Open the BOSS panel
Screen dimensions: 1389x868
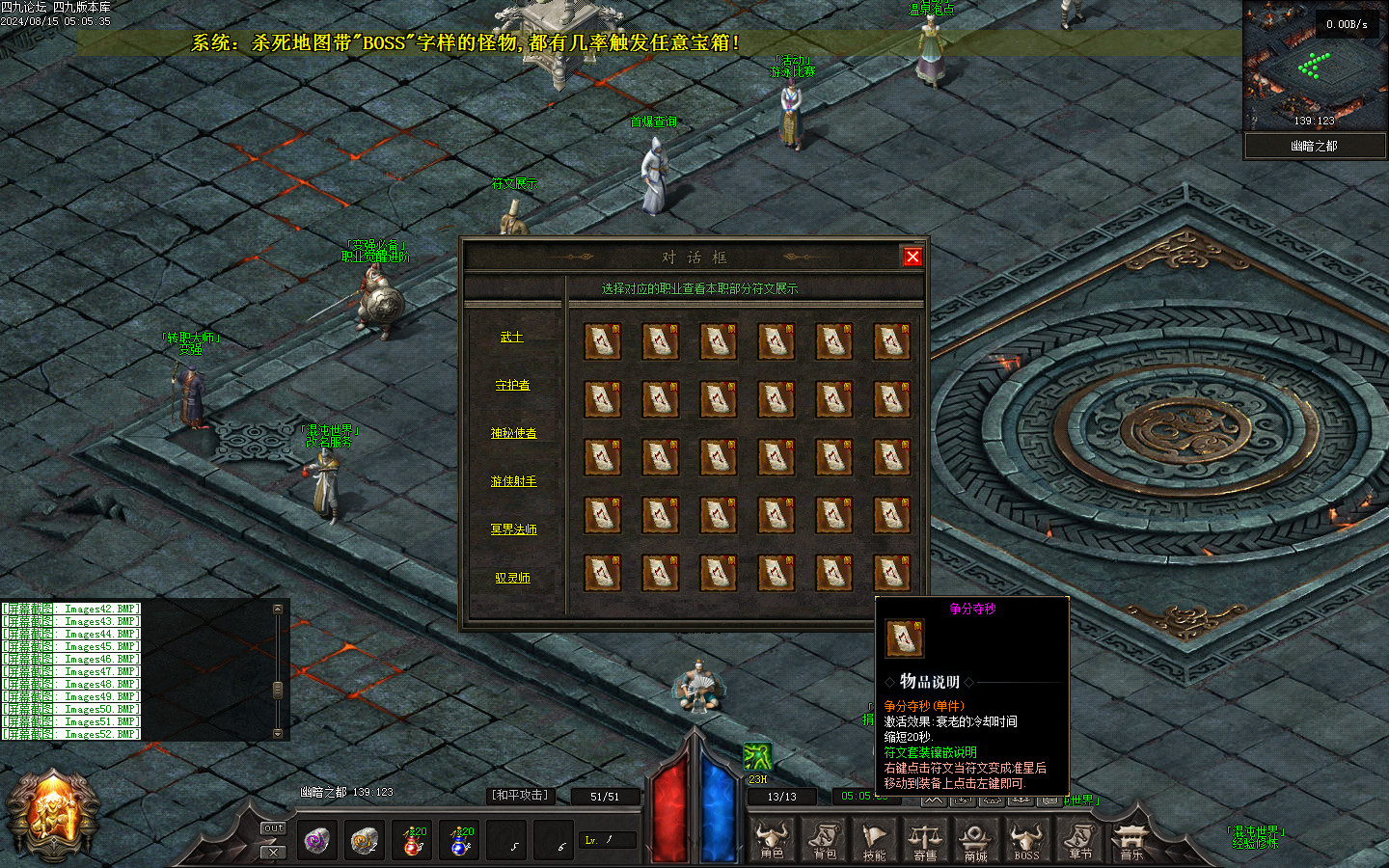1026,840
